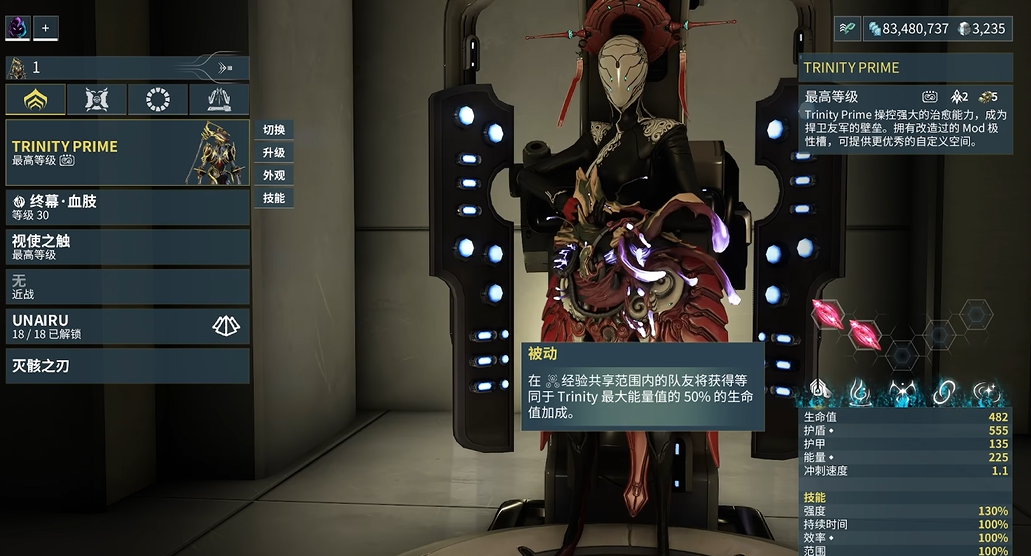Open the vehicle tab with upright craft icon

(x=218, y=100)
